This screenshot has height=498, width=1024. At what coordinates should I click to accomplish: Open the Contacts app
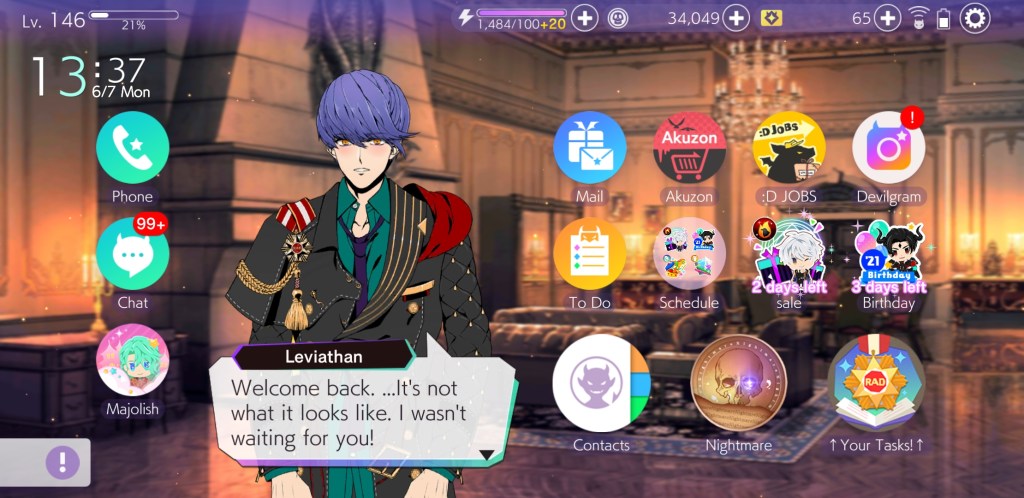tap(601, 383)
